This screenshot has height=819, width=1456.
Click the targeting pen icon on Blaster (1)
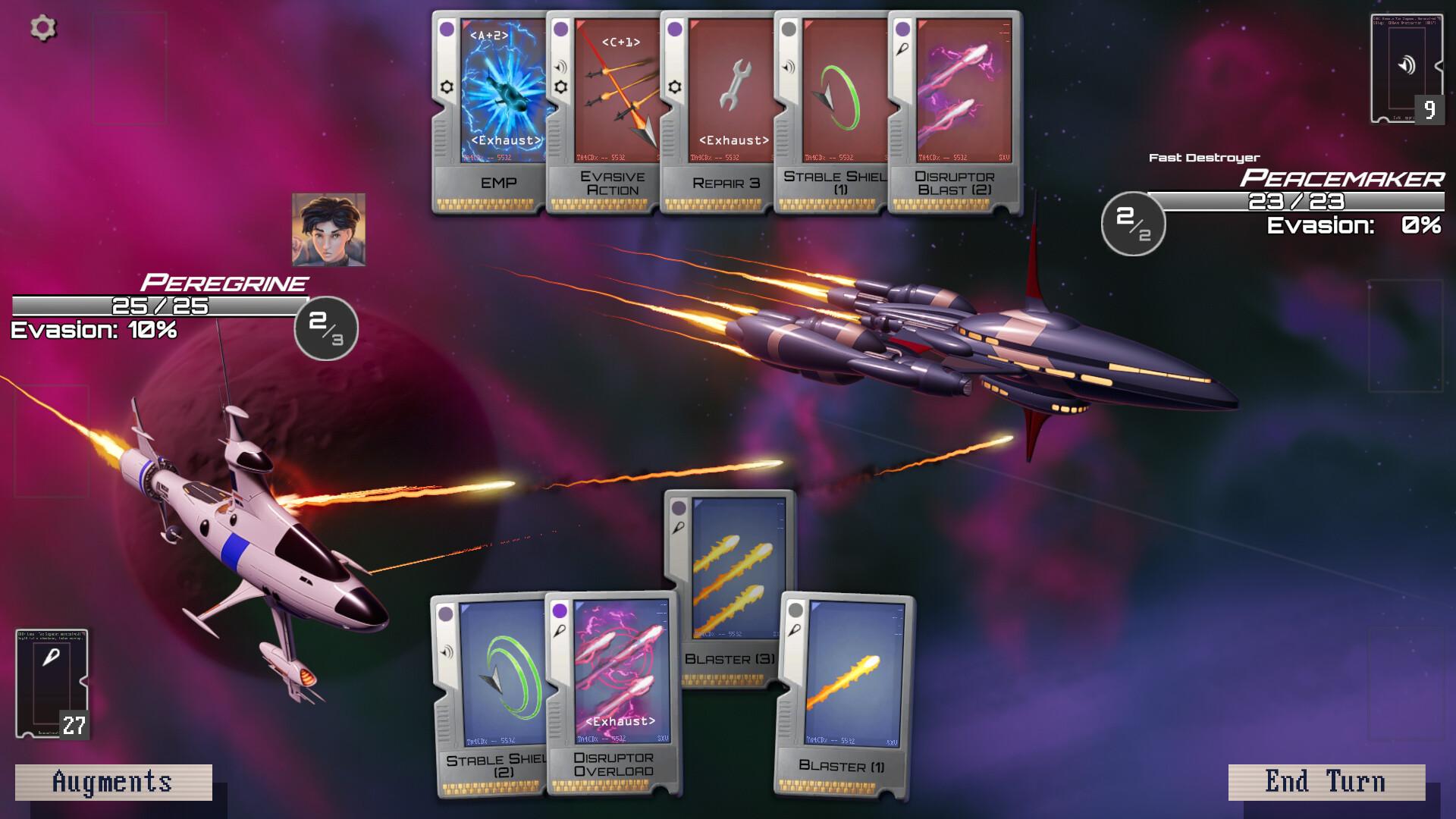click(795, 629)
